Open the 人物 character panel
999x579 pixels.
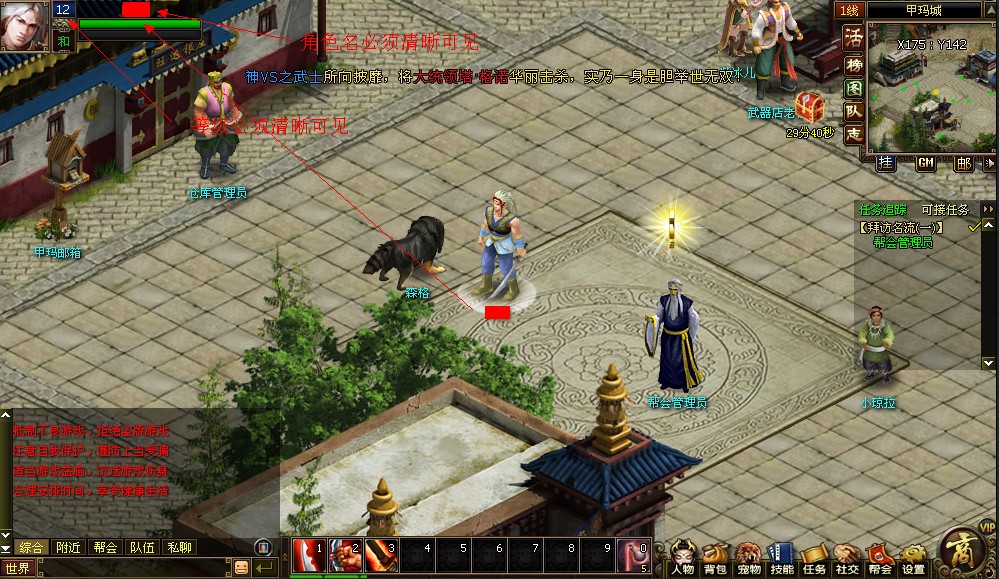(683, 558)
